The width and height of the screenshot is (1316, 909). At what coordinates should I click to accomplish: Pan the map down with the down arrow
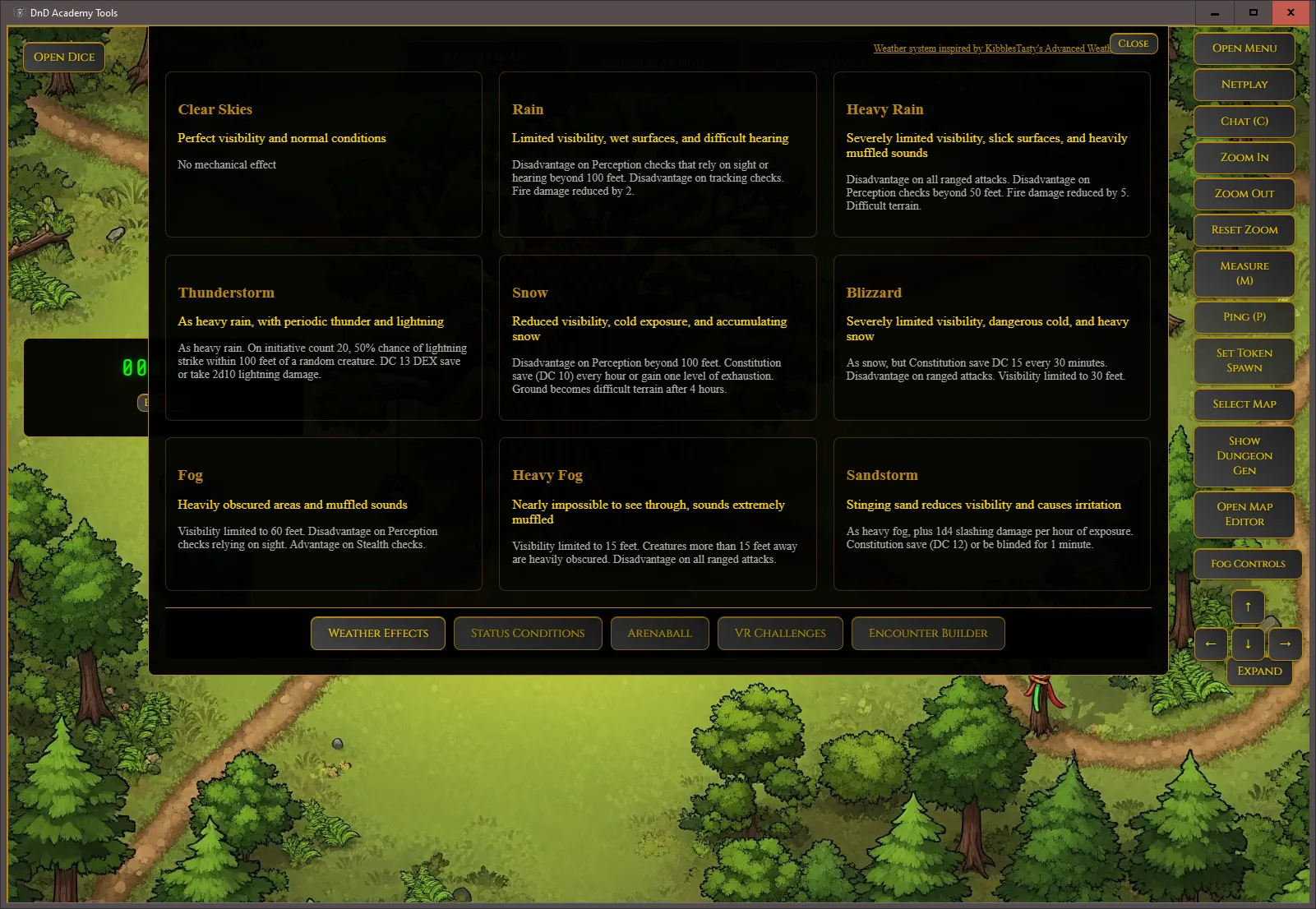click(1248, 644)
